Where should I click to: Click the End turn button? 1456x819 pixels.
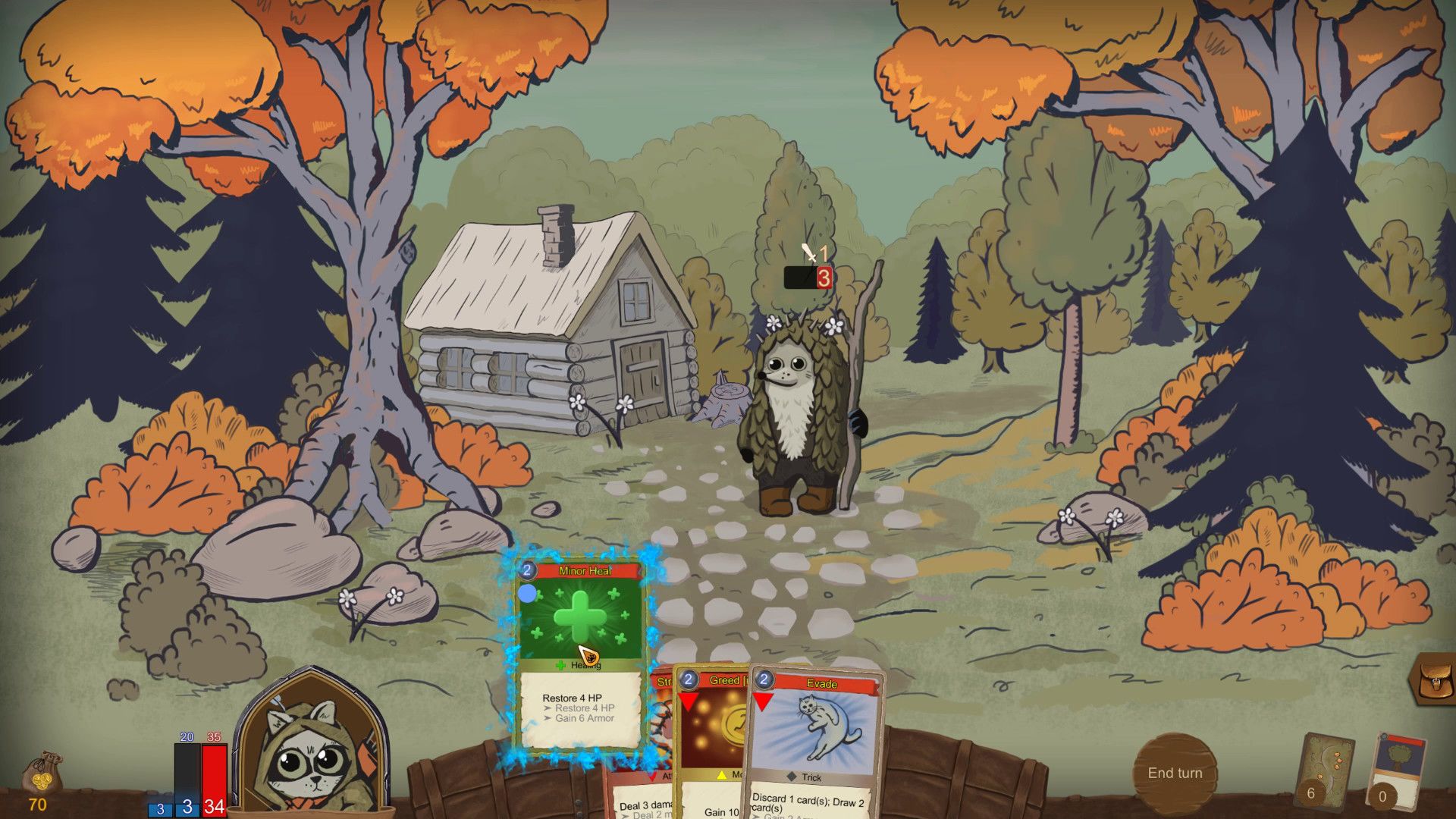coord(1175,773)
